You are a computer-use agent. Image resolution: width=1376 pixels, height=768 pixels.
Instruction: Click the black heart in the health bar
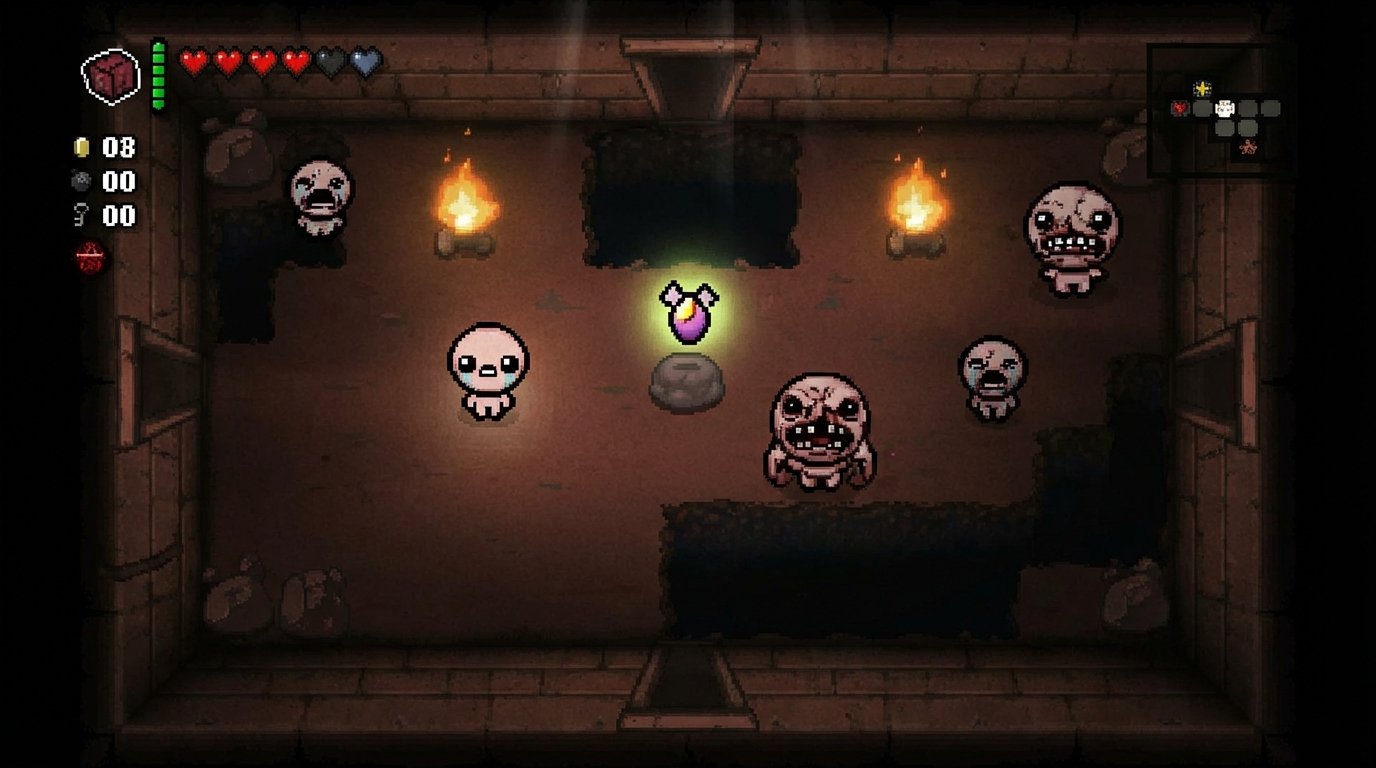pyautogui.click(x=327, y=59)
